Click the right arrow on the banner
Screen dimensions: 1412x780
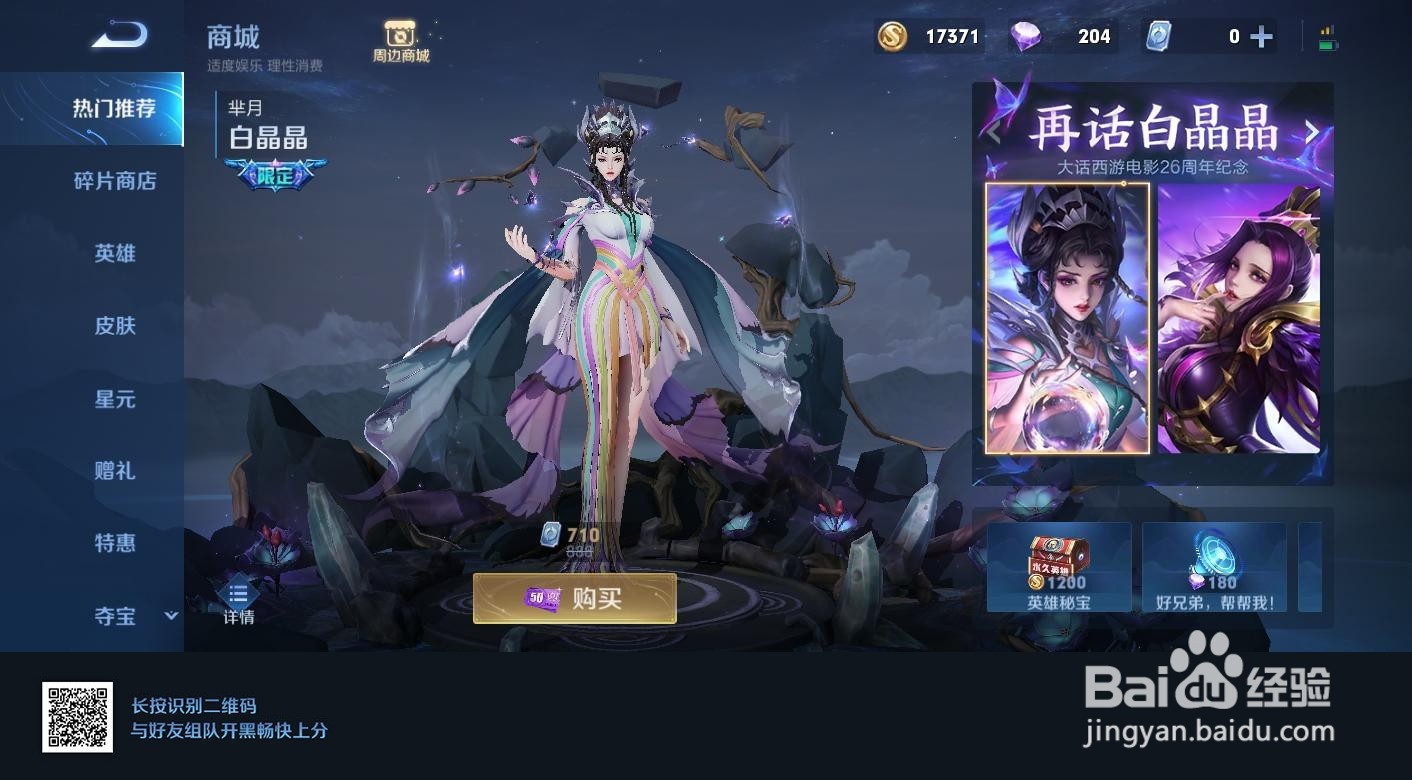click(x=1313, y=132)
